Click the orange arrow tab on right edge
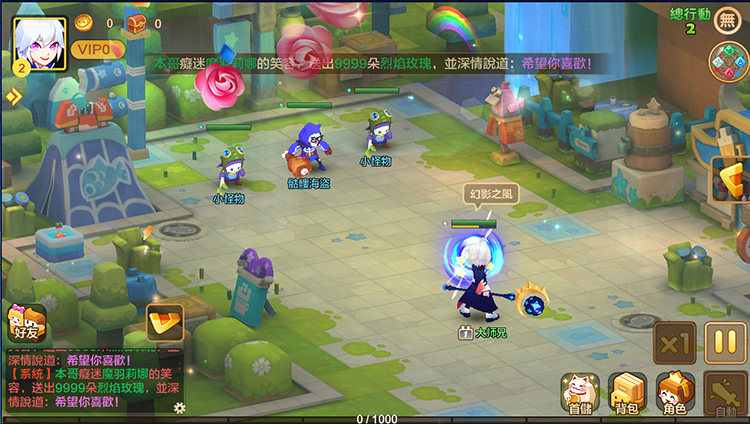Screen dimensions: 750x424 (733, 180)
